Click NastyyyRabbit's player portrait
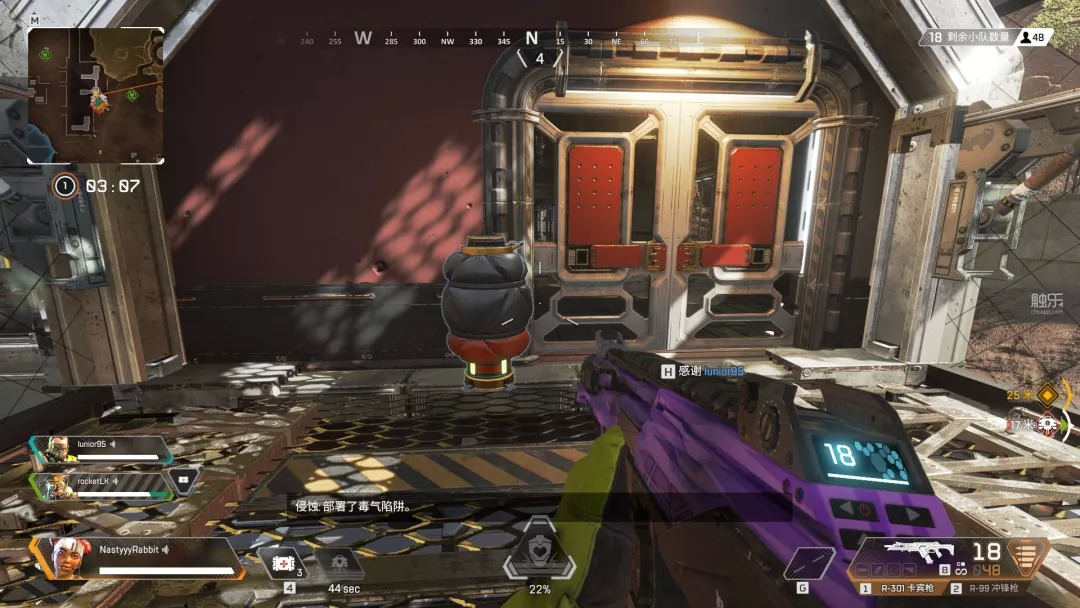Viewport: 1080px width, 608px height. tap(66, 557)
